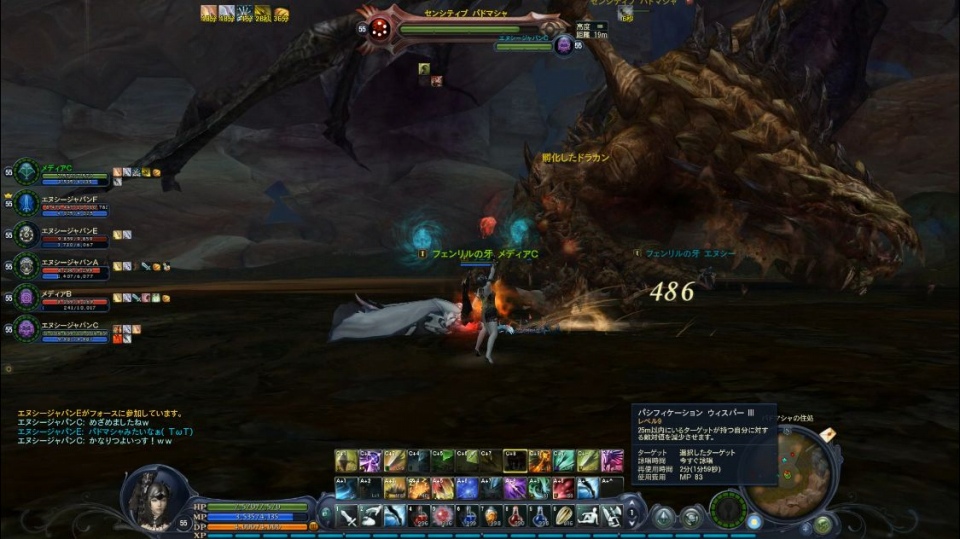Select party member エヌシージャパンC's frame
960x539 pixels.
(x=62, y=328)
